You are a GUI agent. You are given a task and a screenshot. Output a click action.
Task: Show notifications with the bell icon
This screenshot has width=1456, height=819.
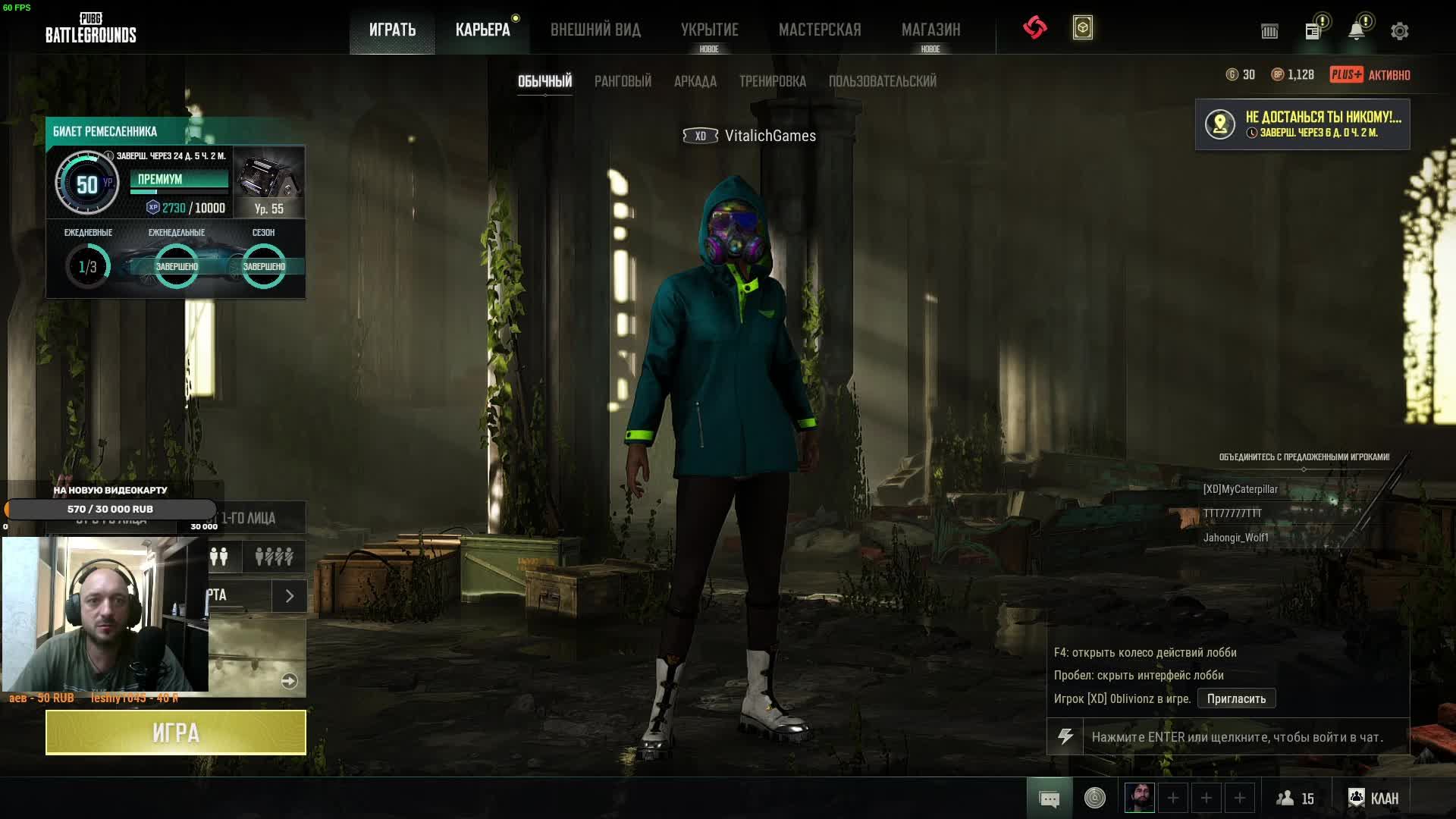pyautogui.click(x=1356, y=31)
